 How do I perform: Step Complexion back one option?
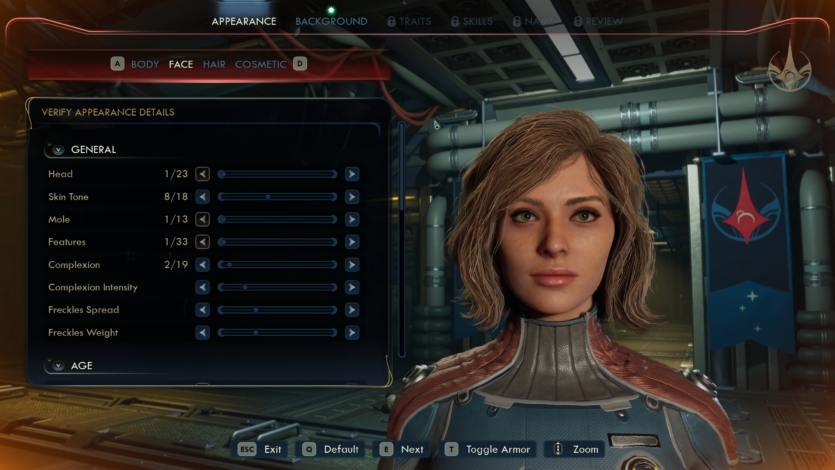click(203, 265)
